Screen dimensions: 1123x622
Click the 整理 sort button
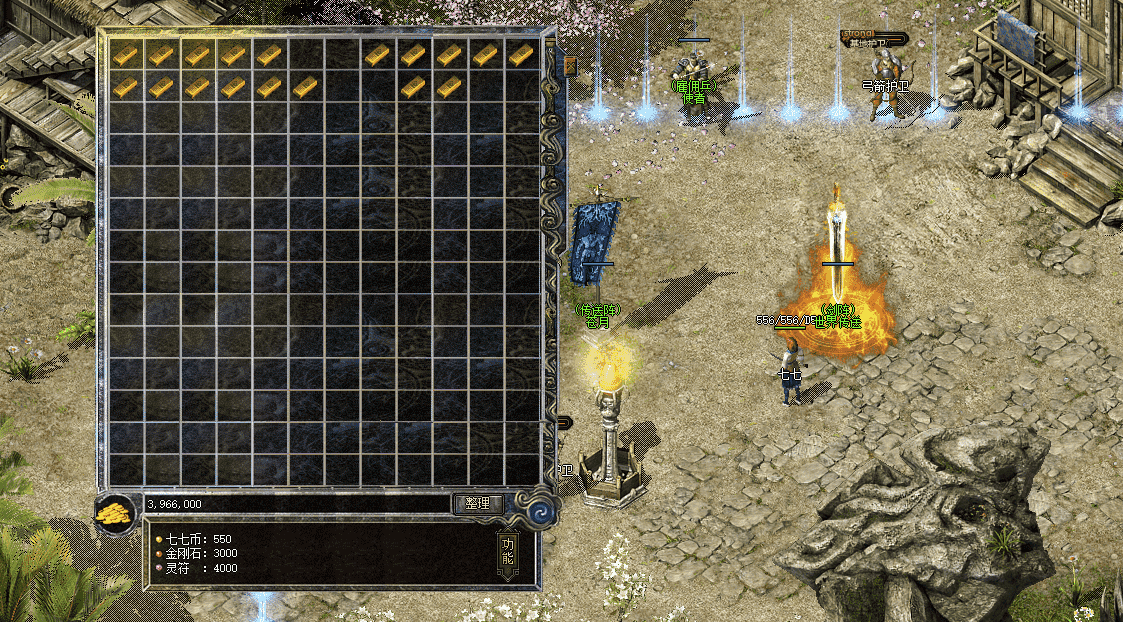[477, 504]
